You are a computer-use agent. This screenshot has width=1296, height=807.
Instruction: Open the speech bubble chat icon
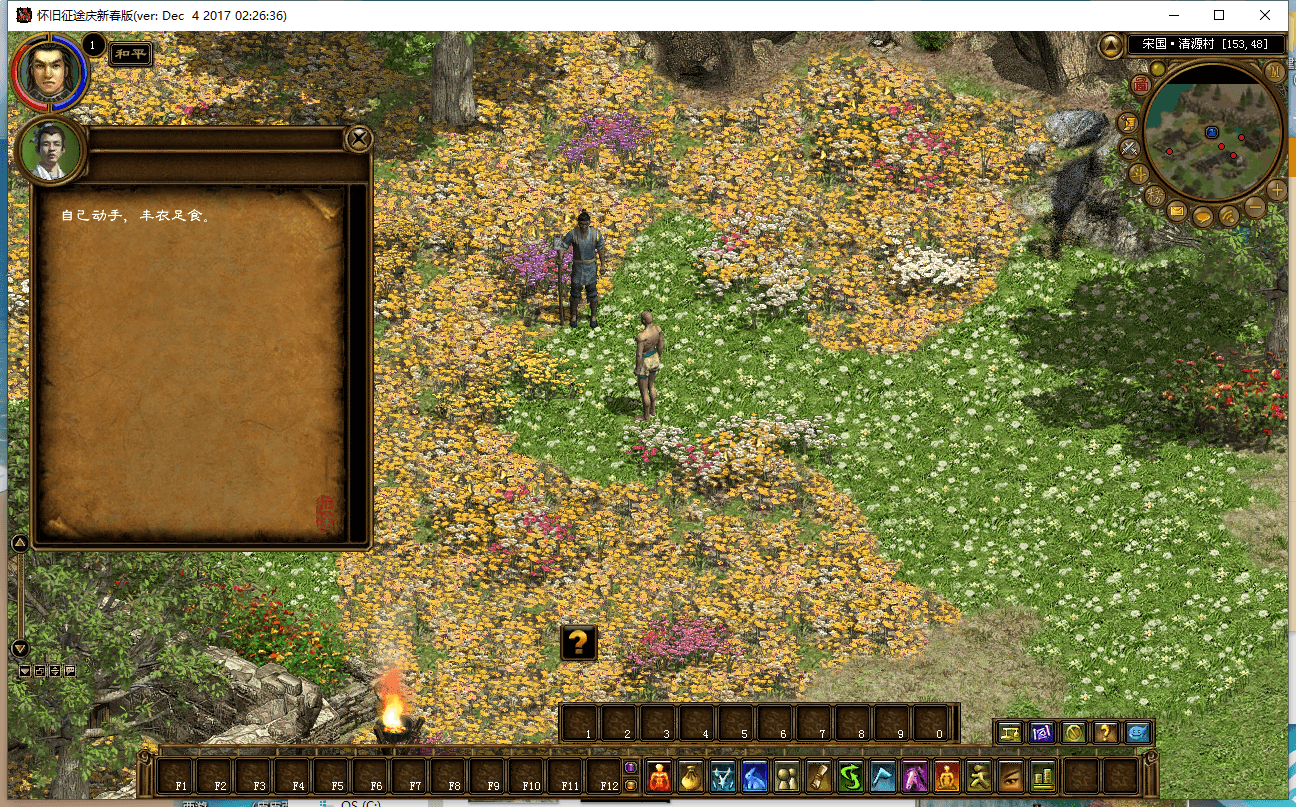1202,215
